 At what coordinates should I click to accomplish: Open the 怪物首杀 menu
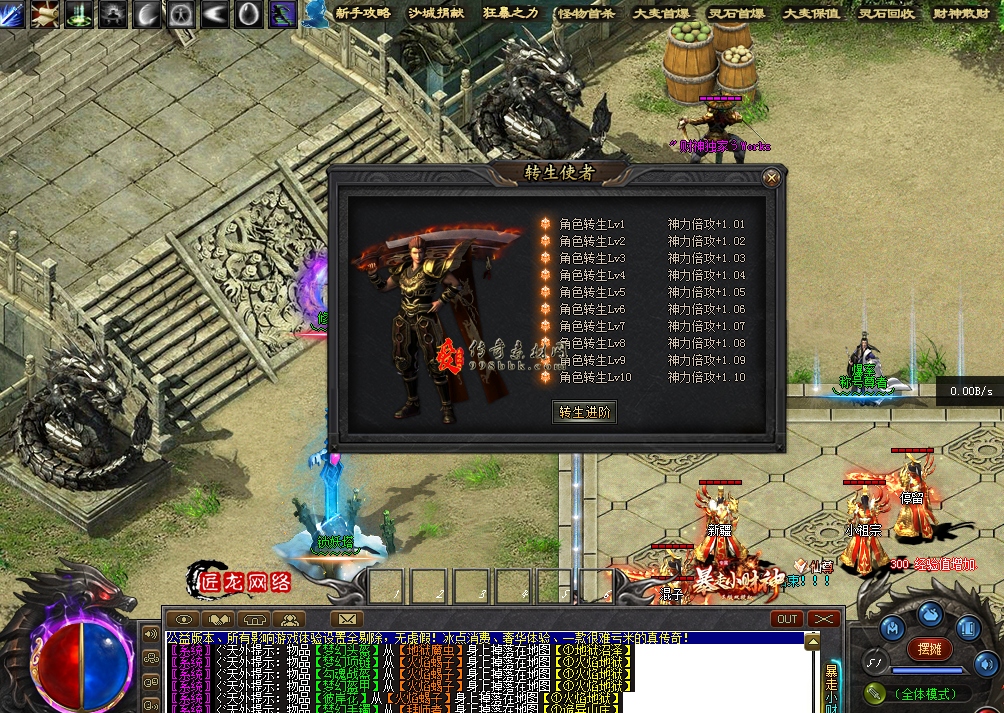586,13
